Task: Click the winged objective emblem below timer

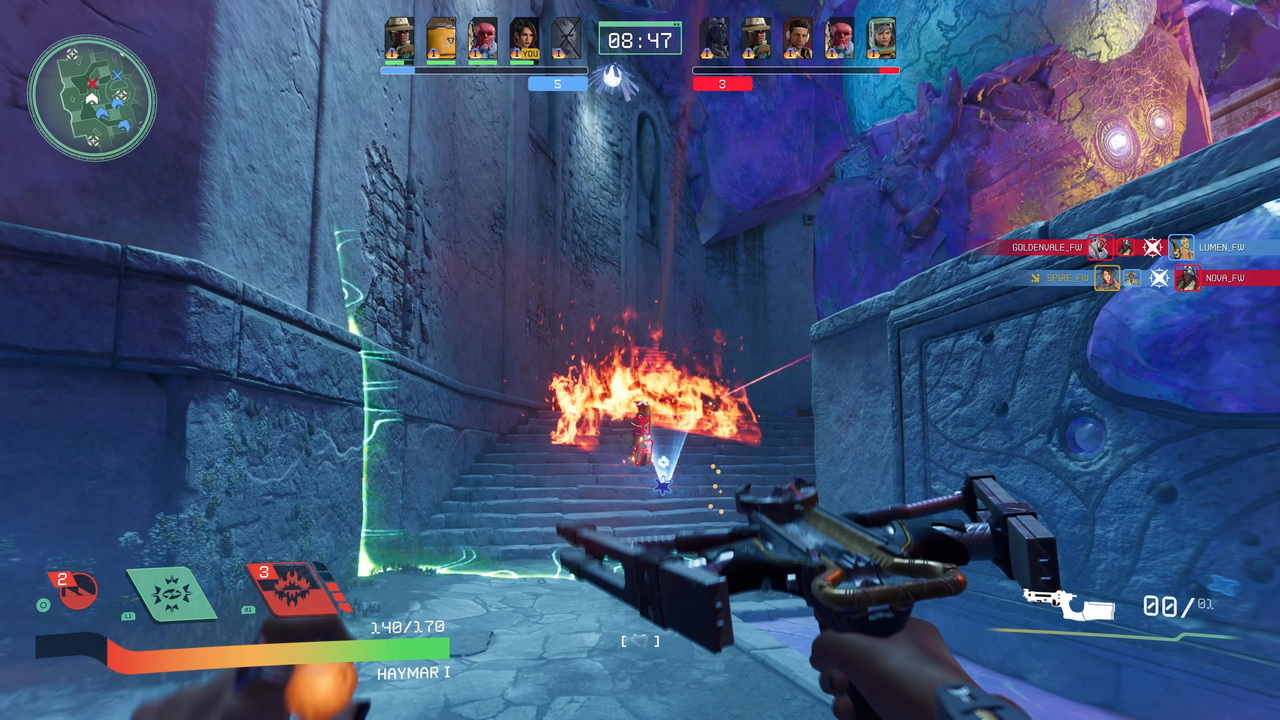Action: (613, 78)
